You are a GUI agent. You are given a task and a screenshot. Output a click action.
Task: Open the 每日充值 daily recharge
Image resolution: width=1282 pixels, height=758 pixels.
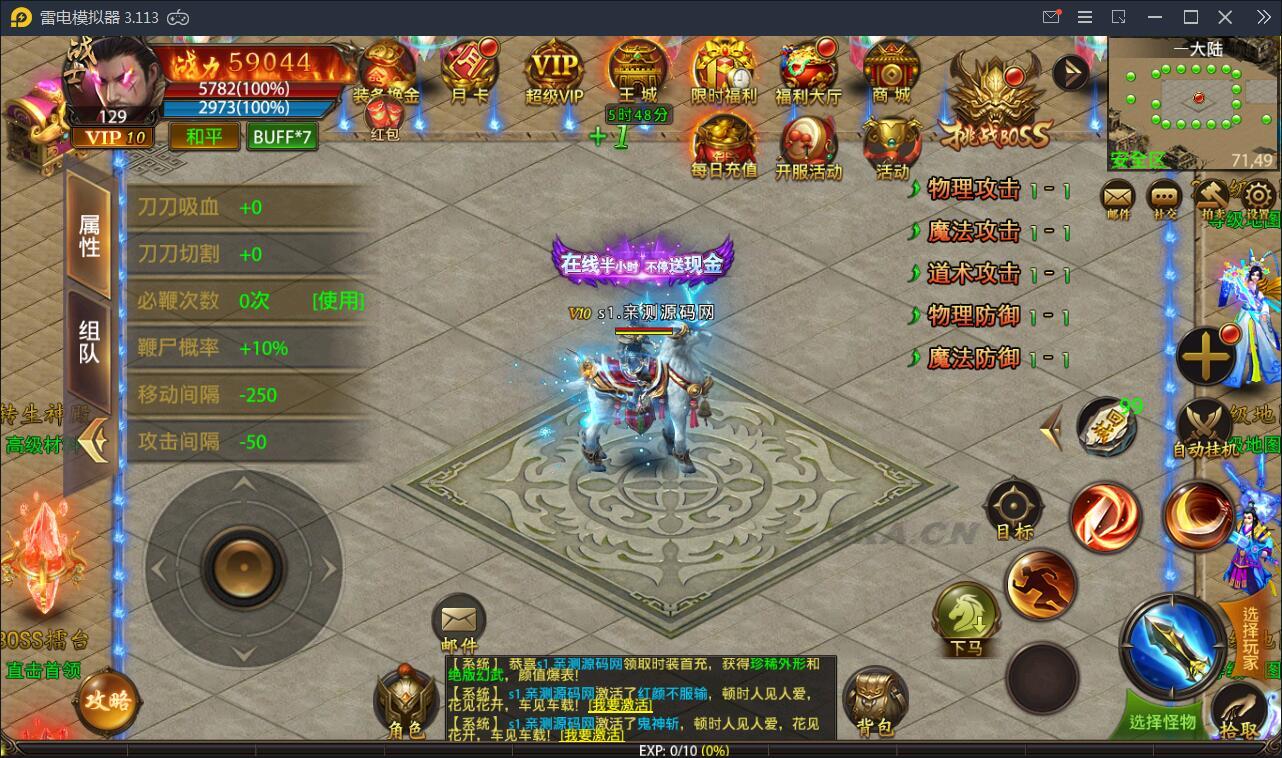(724, 145)
